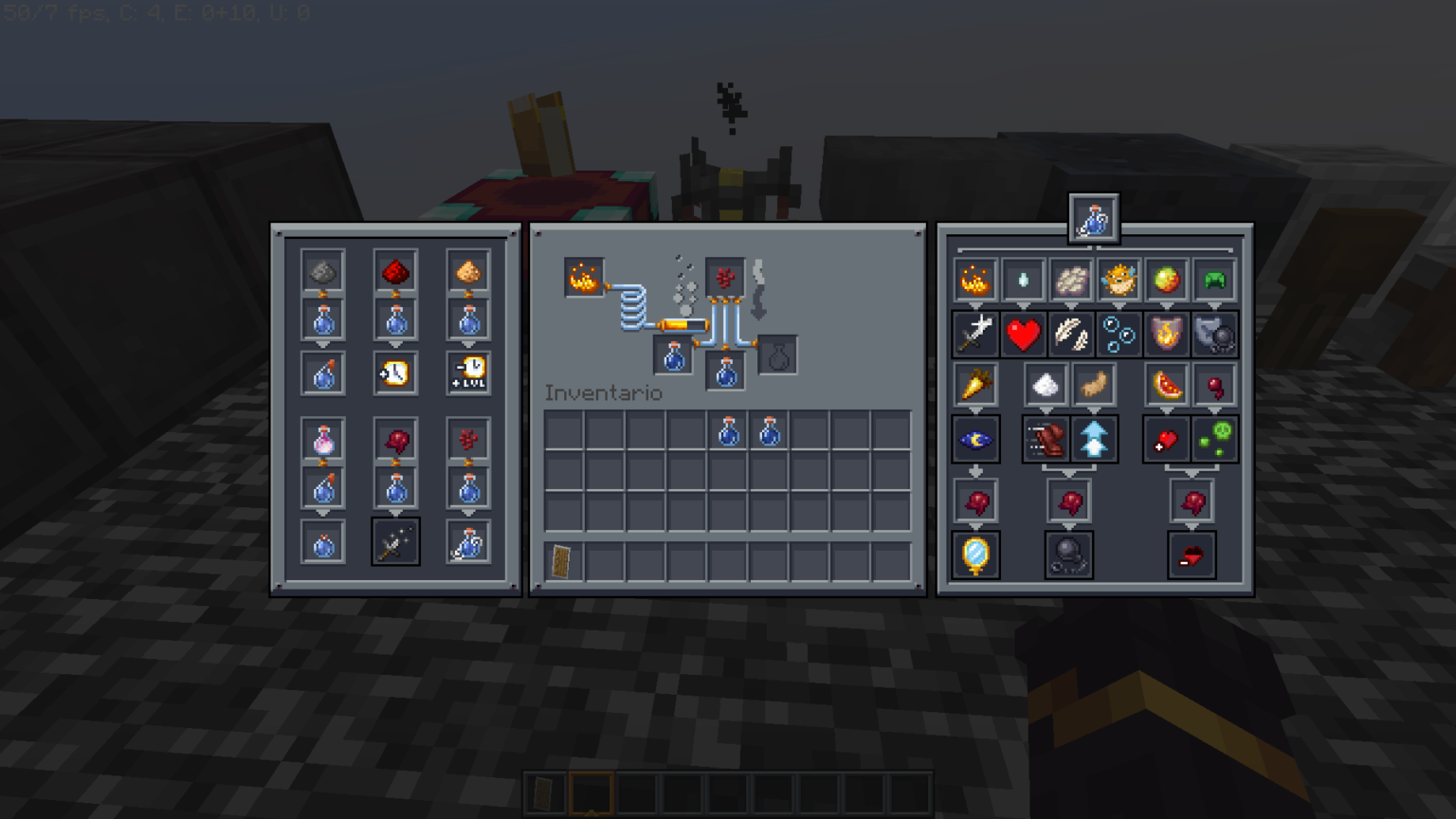Image resolution: width=1456 pixels, height=819 pixels.
Task: Select the pufferfish water breathing ingredient
Action: (1119, 280)
